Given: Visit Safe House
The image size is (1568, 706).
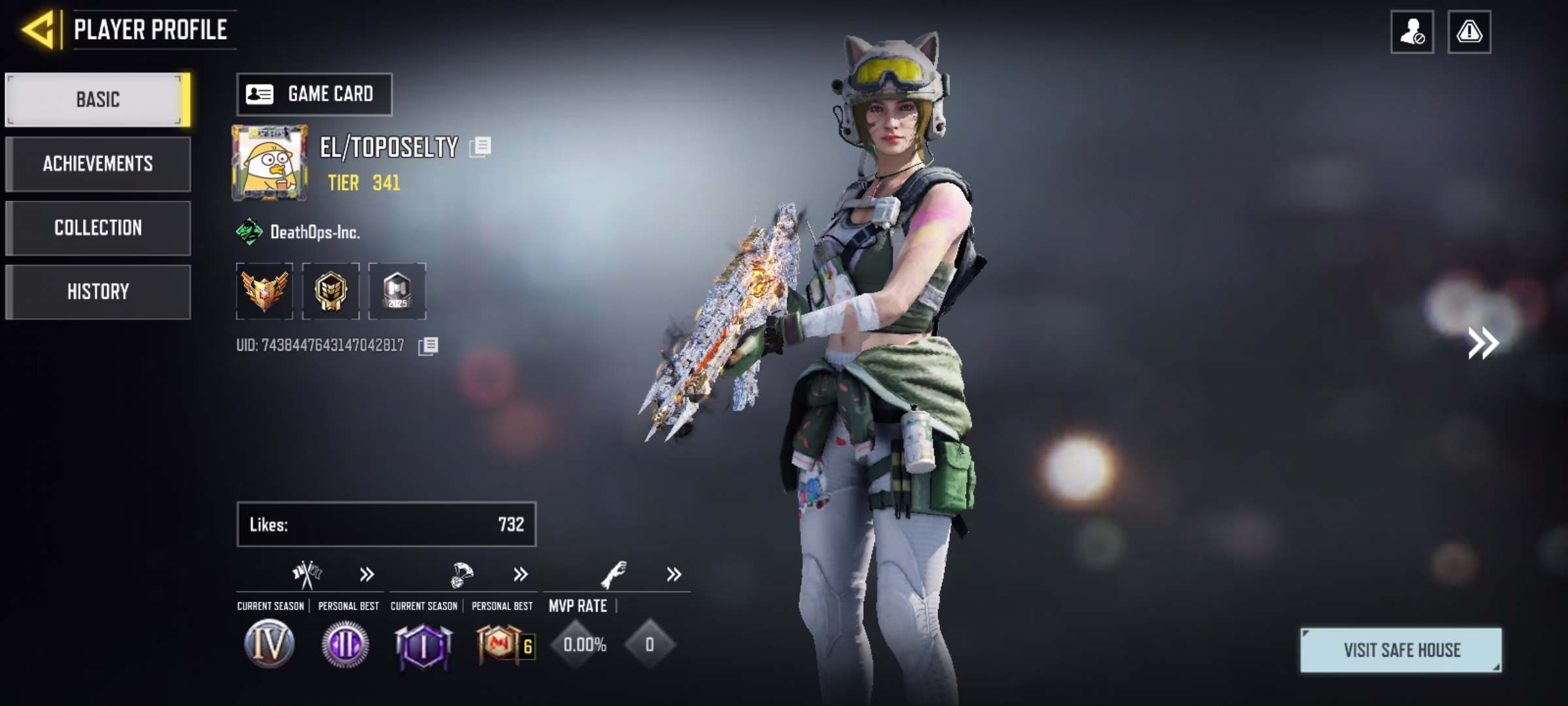Looking at the screenshot, I should (x=1401, y=650).
